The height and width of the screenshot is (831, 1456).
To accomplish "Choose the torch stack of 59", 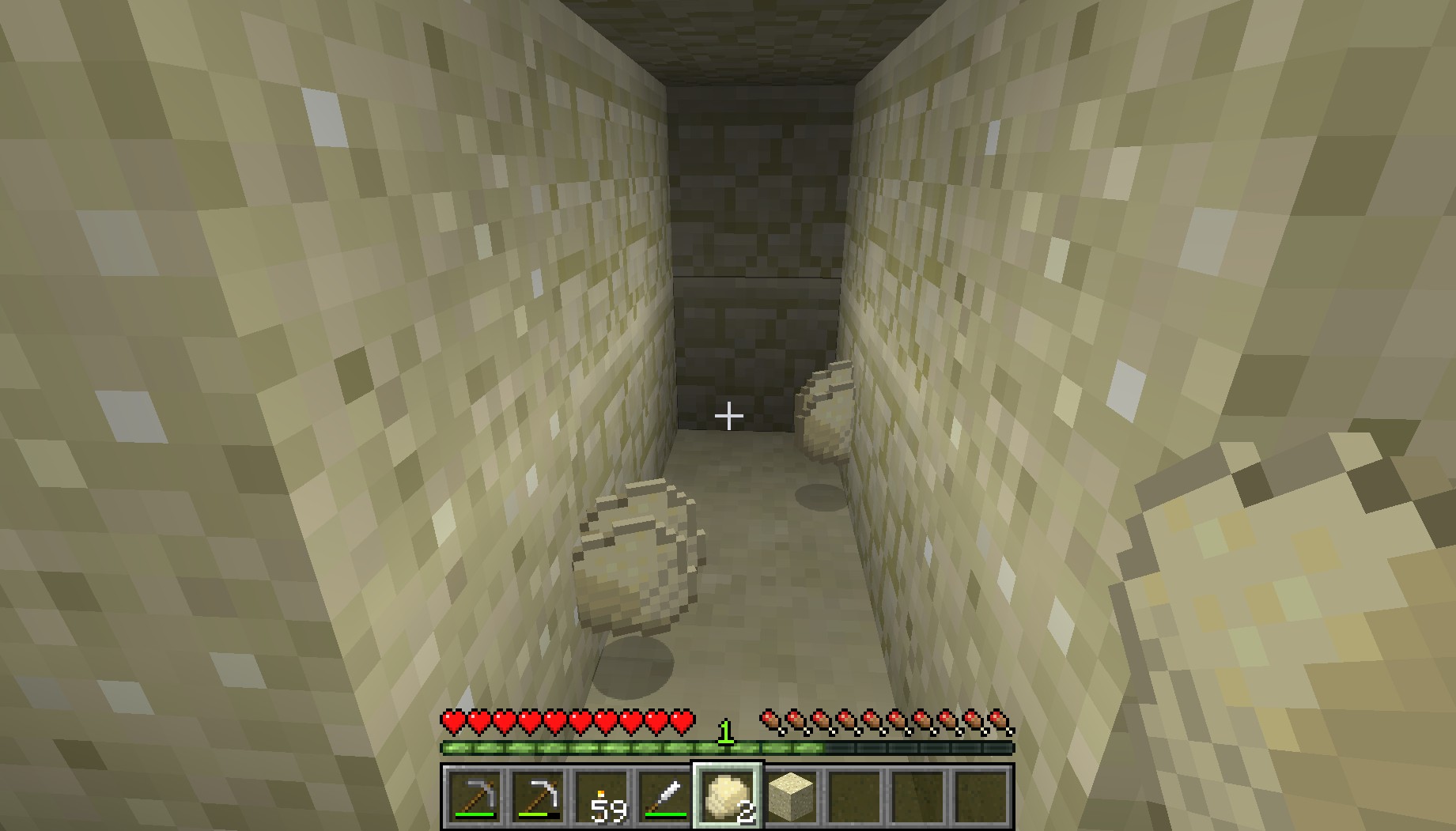I will (x=603, y=795).
